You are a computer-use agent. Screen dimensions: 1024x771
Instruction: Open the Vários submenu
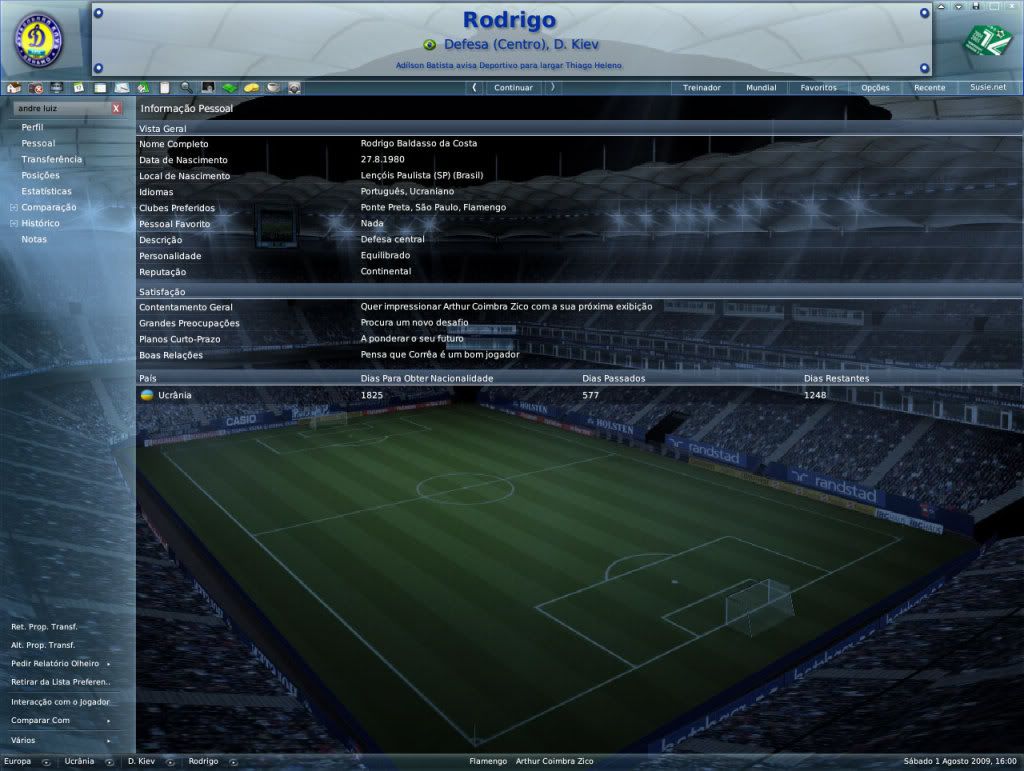point(23,740)
